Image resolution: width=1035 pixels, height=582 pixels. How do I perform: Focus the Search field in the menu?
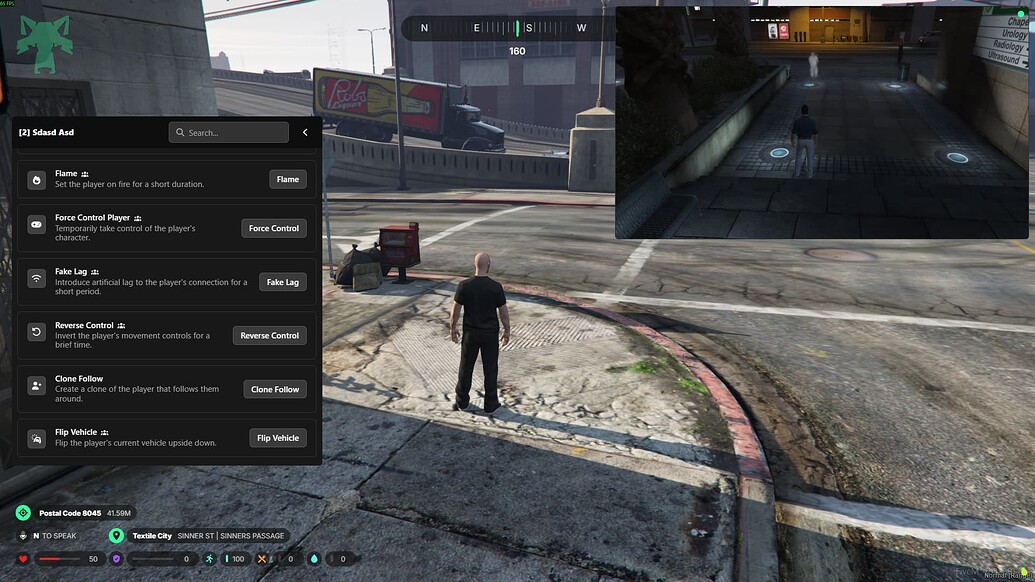click(229, 132)
